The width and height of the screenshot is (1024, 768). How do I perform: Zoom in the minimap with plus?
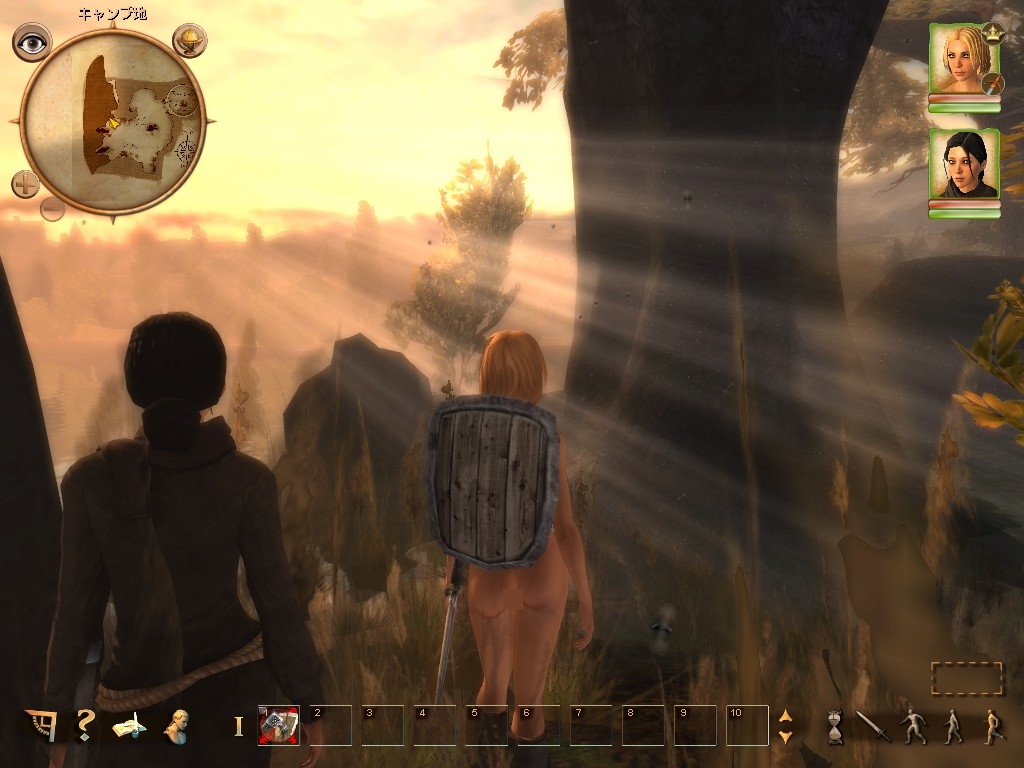[26, 184]
